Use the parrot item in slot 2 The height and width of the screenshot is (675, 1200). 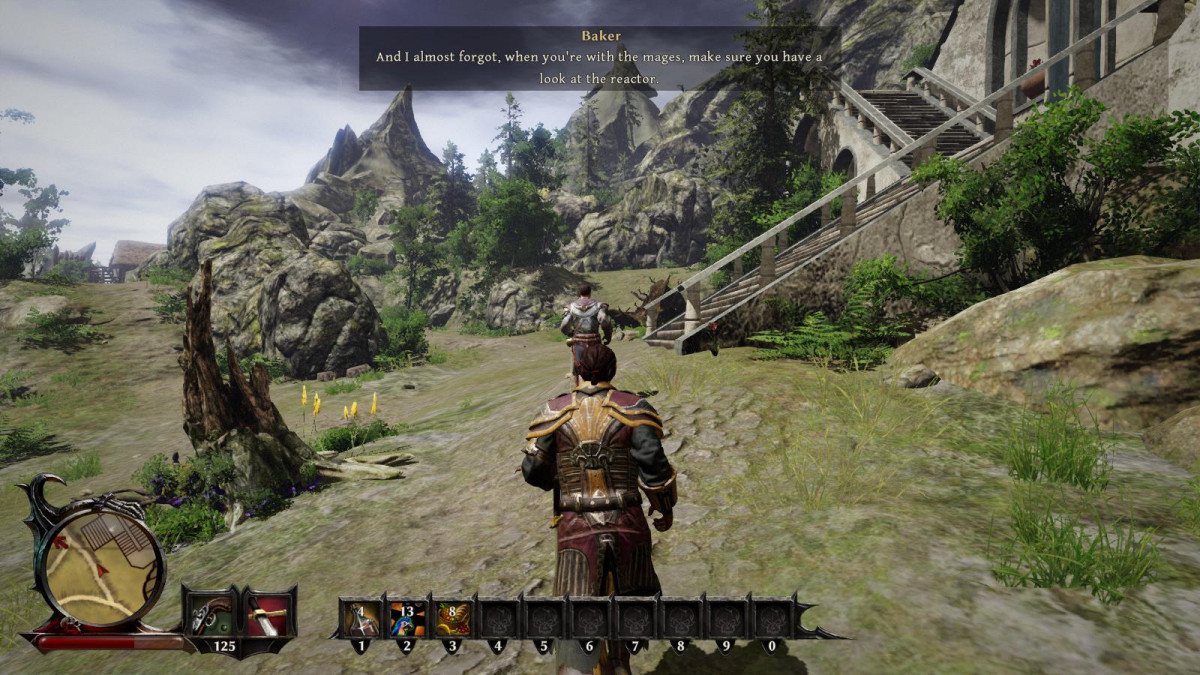tap(408, 619)
